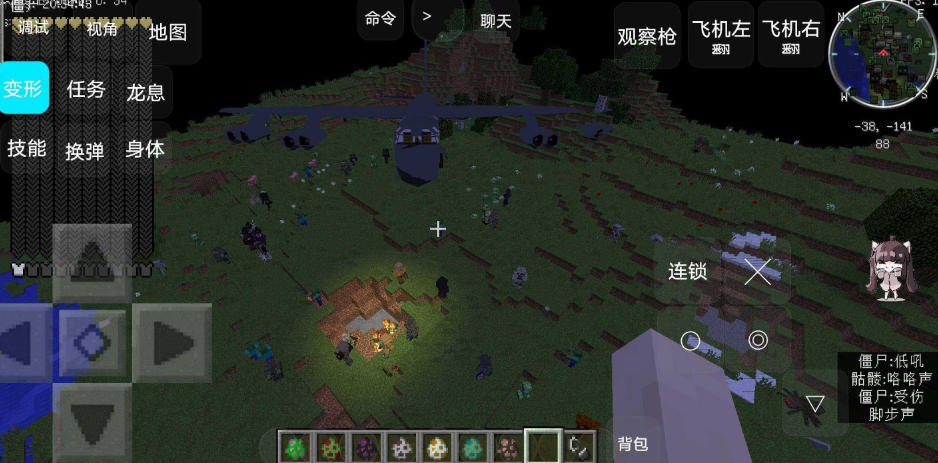Select the green creeper spawn egg slot
The height and width of the screenshot is (463, 938).
point(296,446)
